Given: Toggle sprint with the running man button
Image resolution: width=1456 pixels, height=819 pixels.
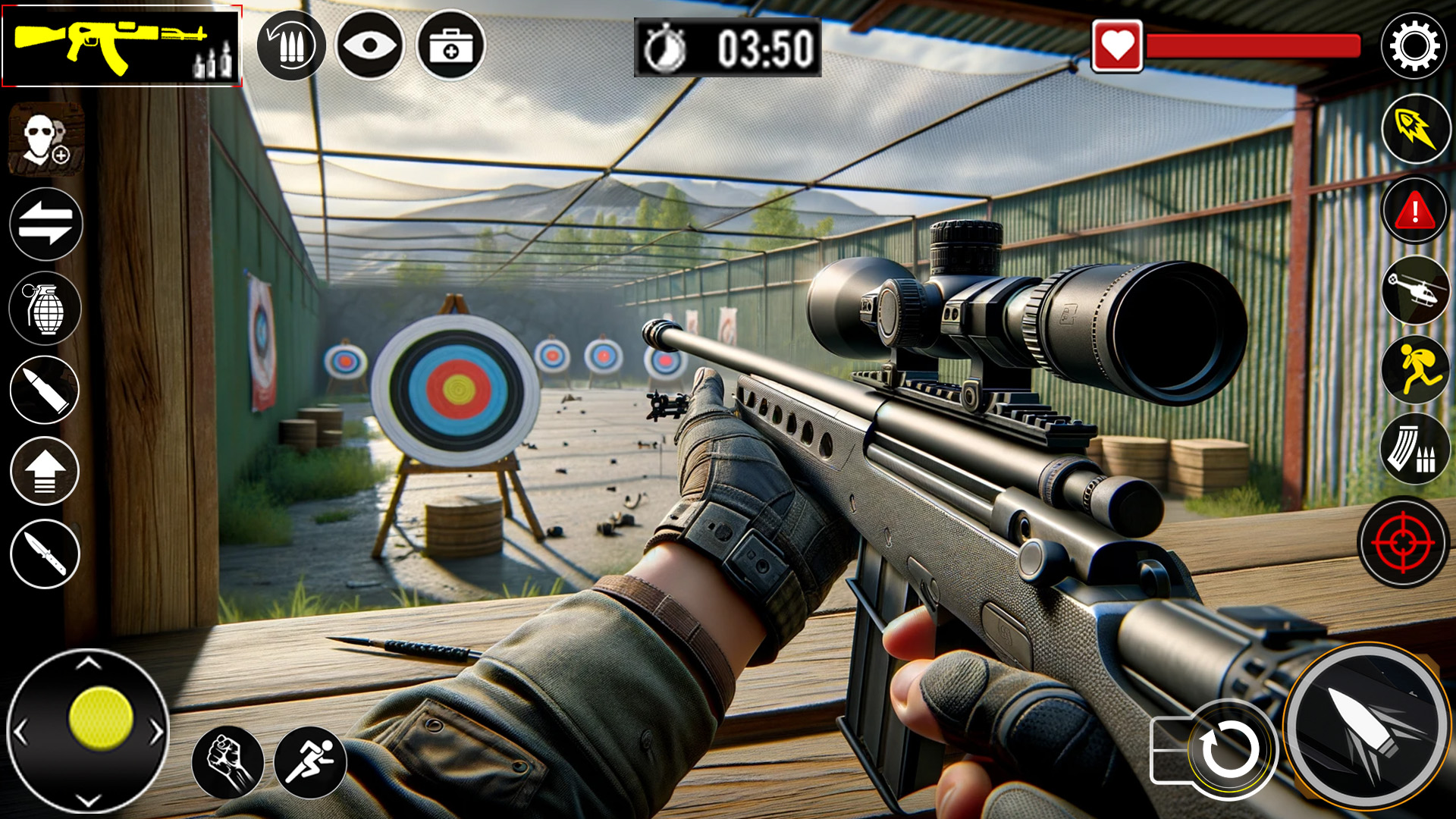Looking at the screenshot, I should click(310, 761).
